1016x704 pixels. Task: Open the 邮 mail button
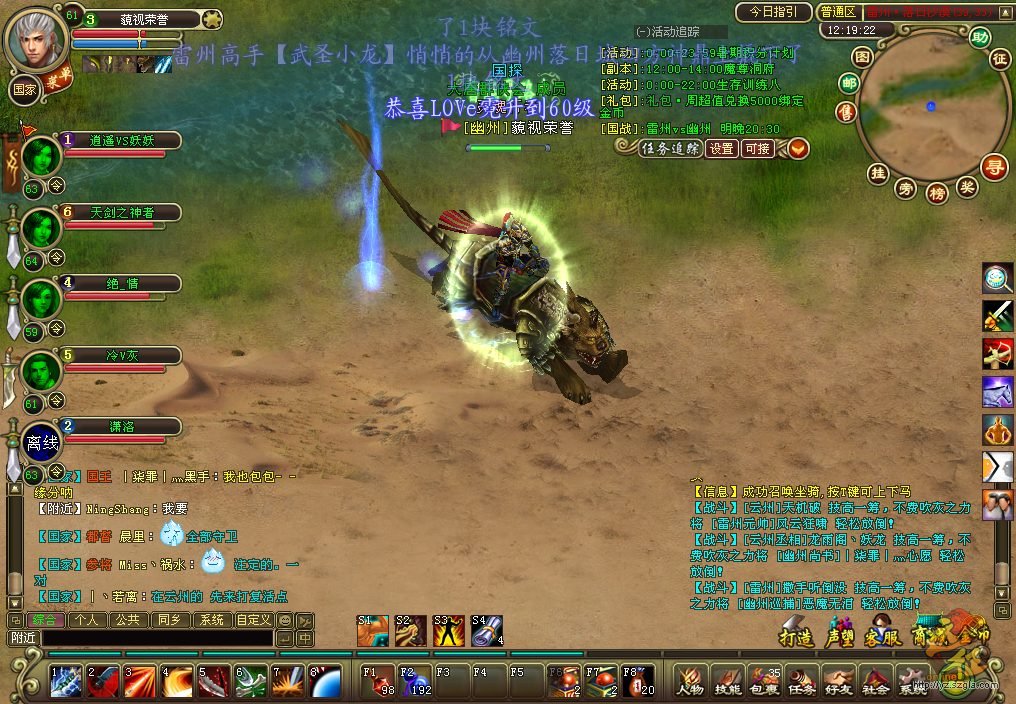pyautogui.click(x=849, y=83)
